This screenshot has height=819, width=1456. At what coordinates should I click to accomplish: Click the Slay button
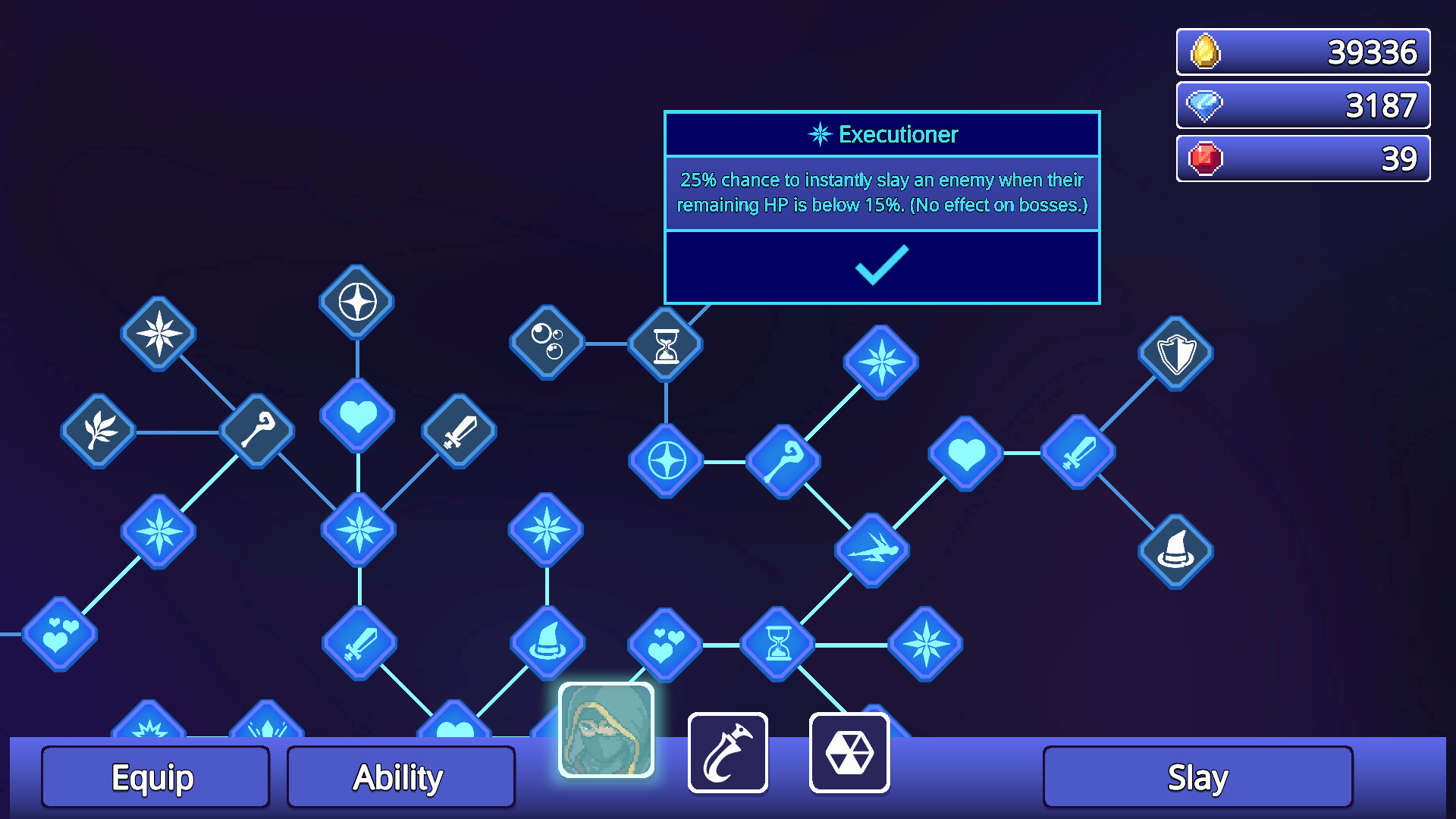[1197, 776]
